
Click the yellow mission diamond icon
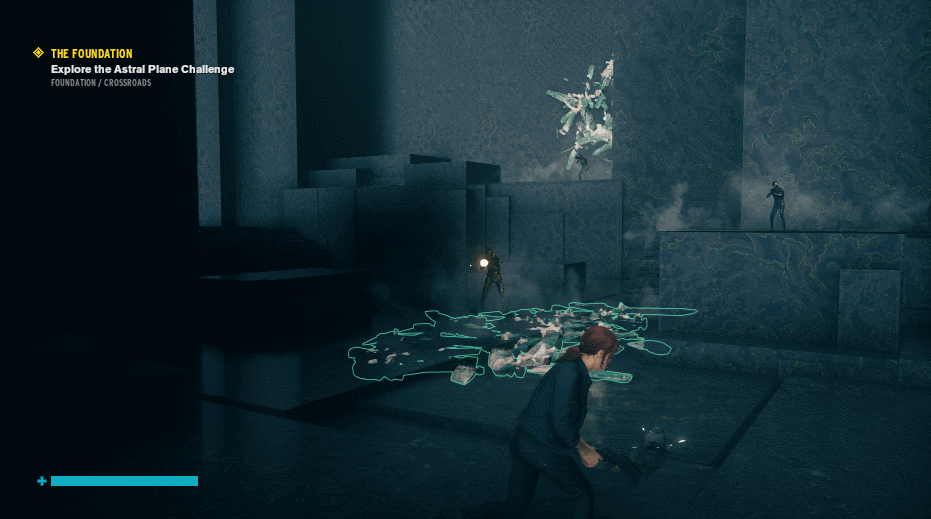(x=39, y=53)
